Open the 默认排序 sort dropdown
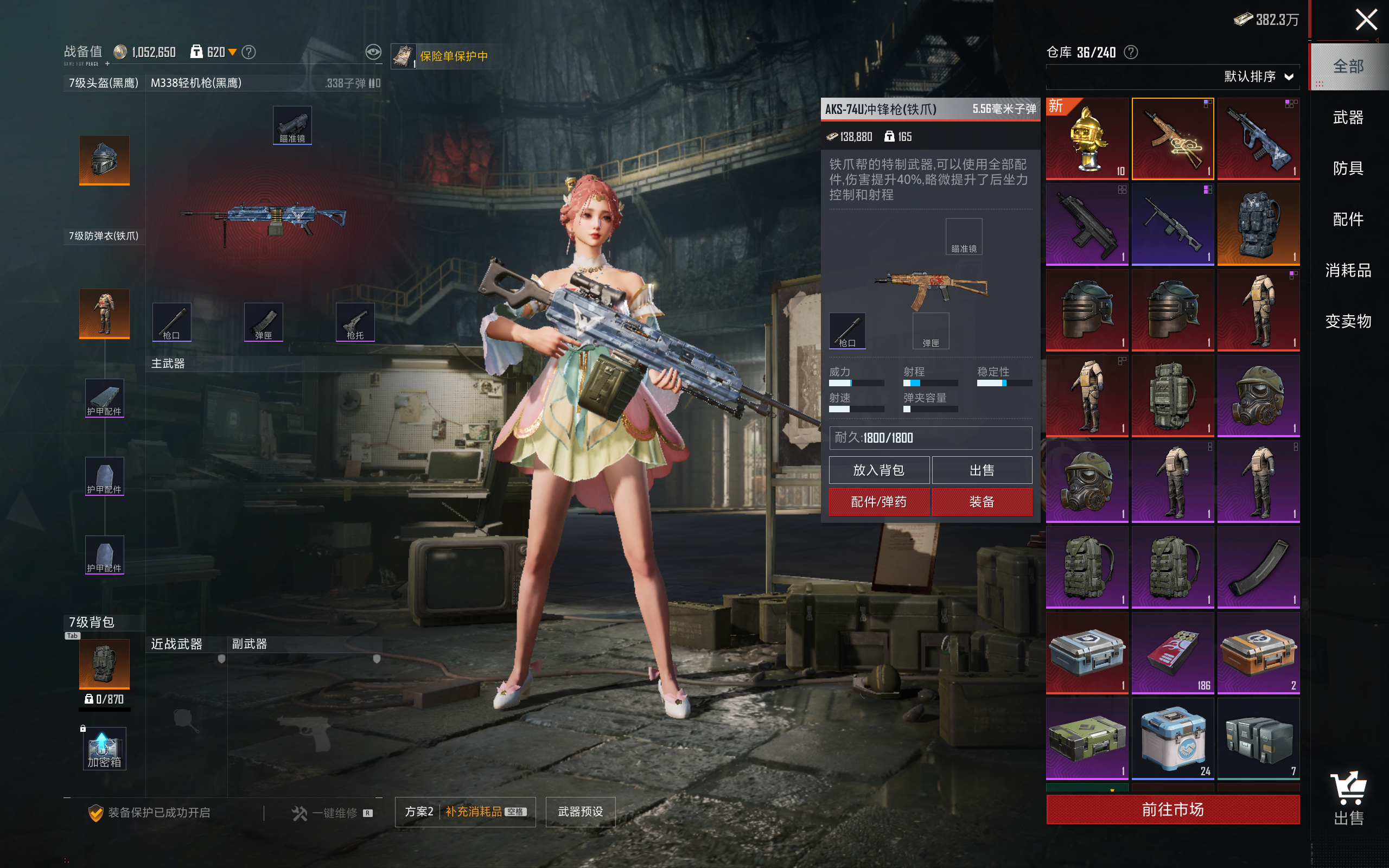 pyautogui.click(x=1258, y=77)
